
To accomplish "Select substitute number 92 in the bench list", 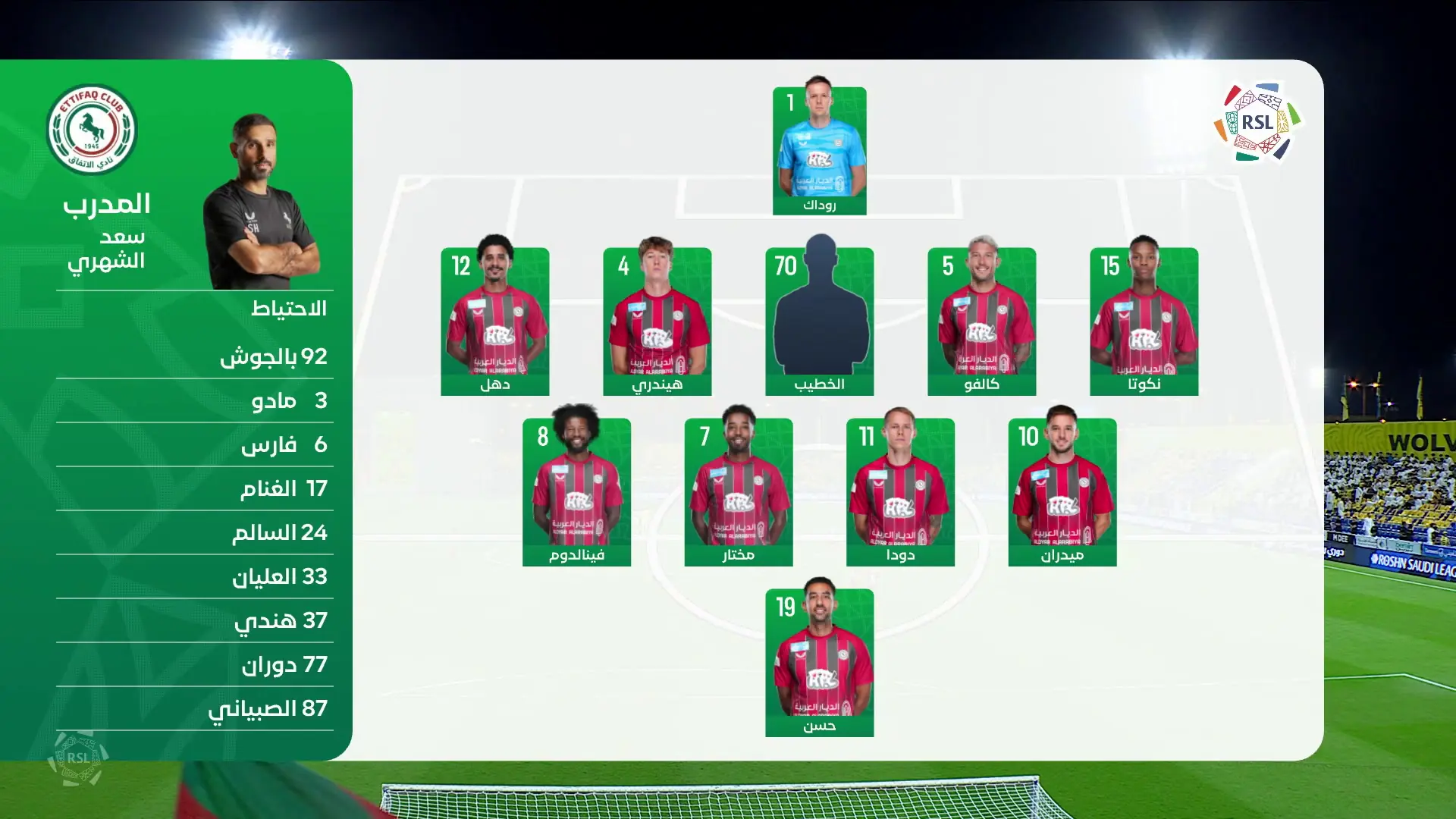I will 273,356.
